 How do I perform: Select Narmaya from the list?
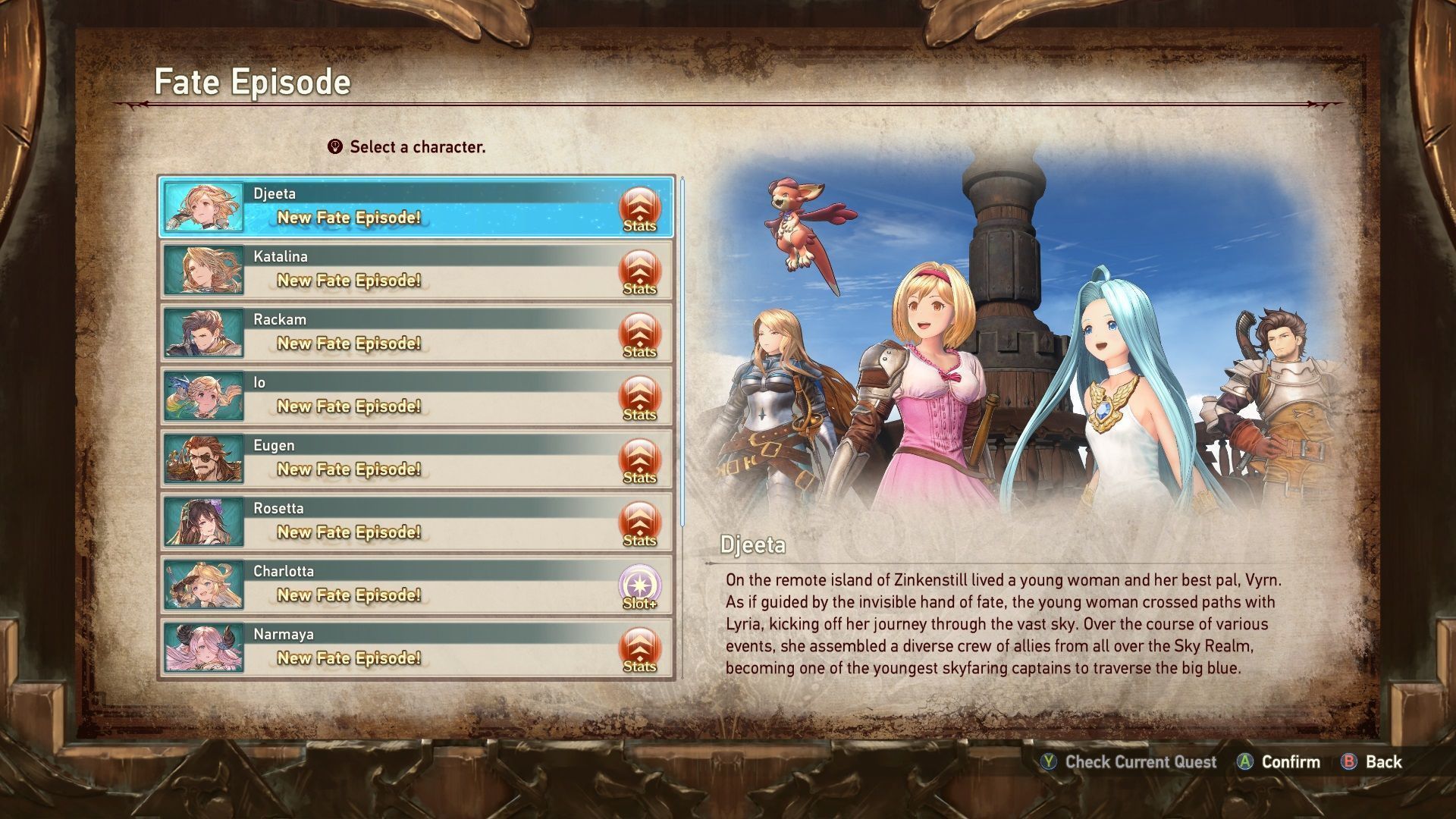coord(416,648)
